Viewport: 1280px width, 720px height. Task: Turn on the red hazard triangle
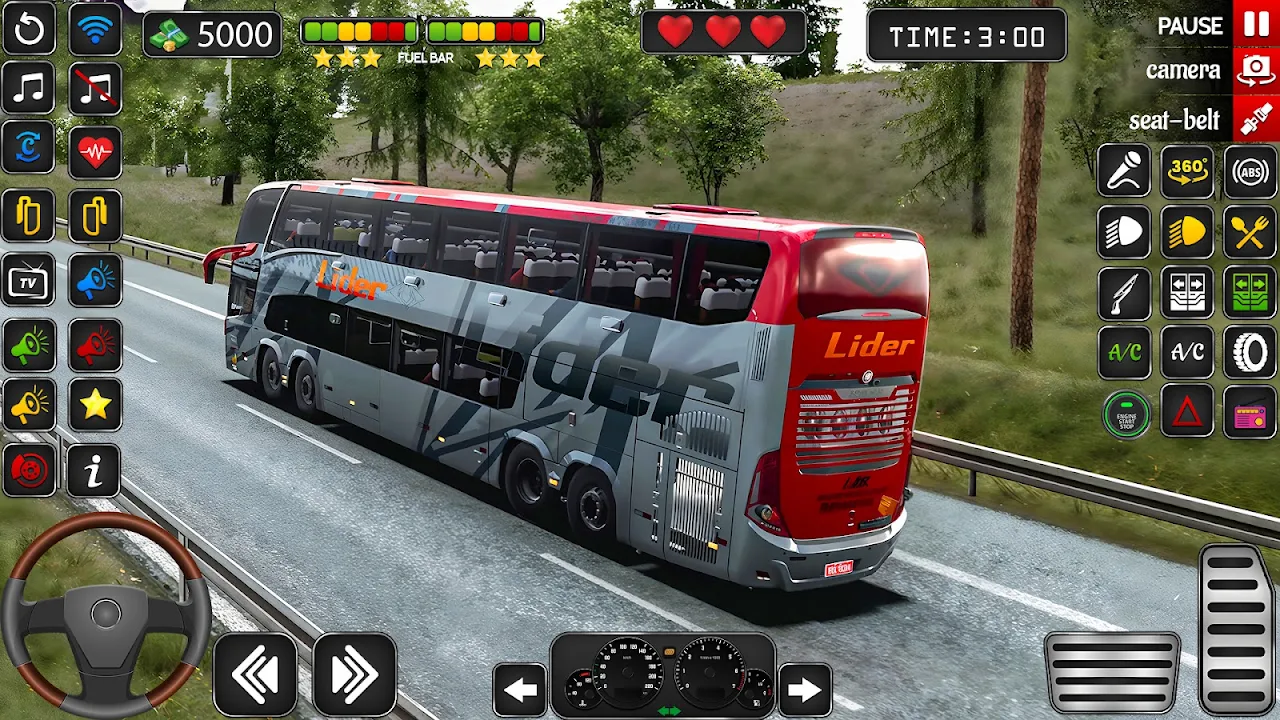point(1187,412)
